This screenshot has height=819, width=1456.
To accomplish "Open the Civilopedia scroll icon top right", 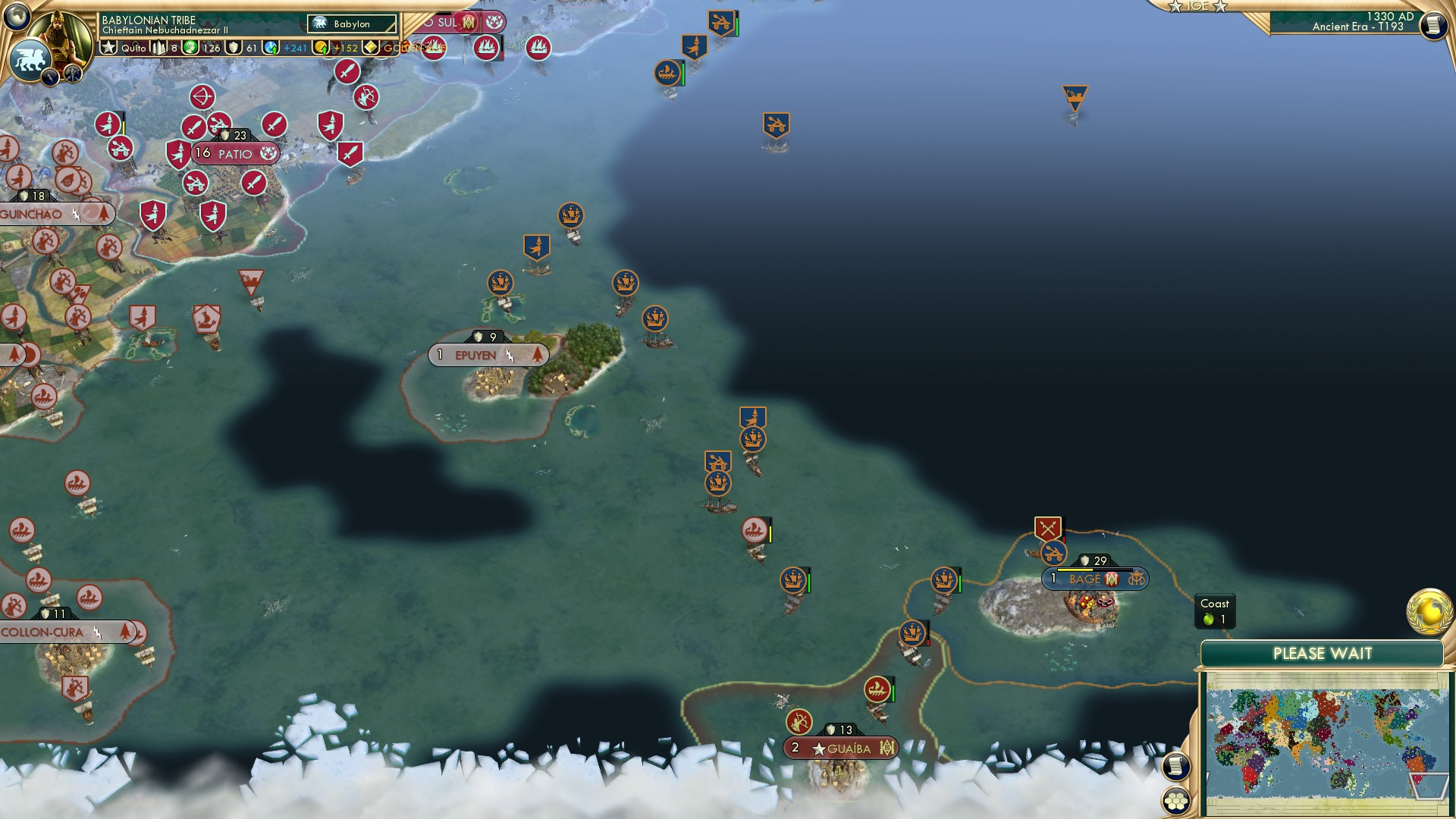I will (1433, 27).
